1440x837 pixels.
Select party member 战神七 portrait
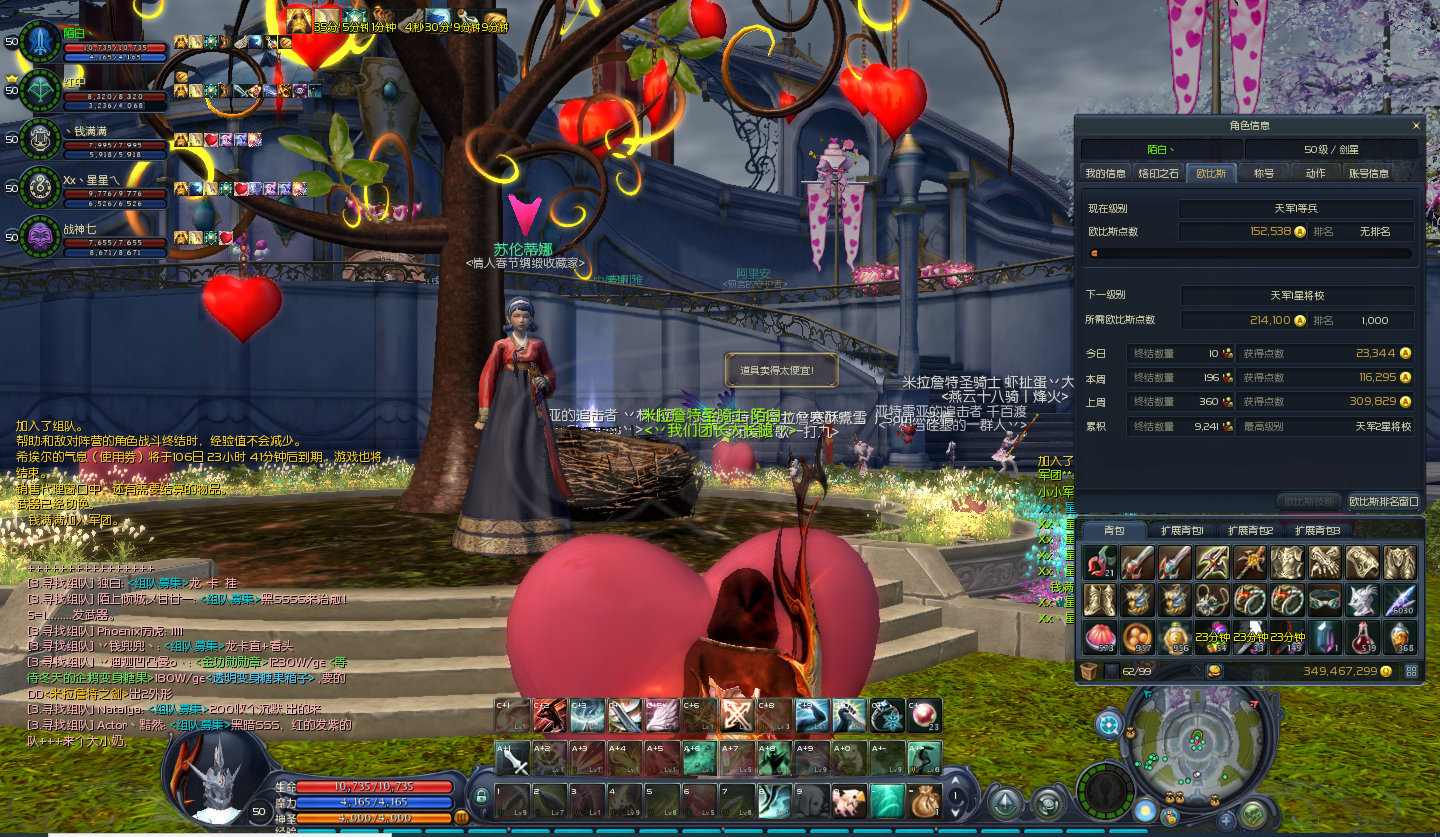coord(40,237)
